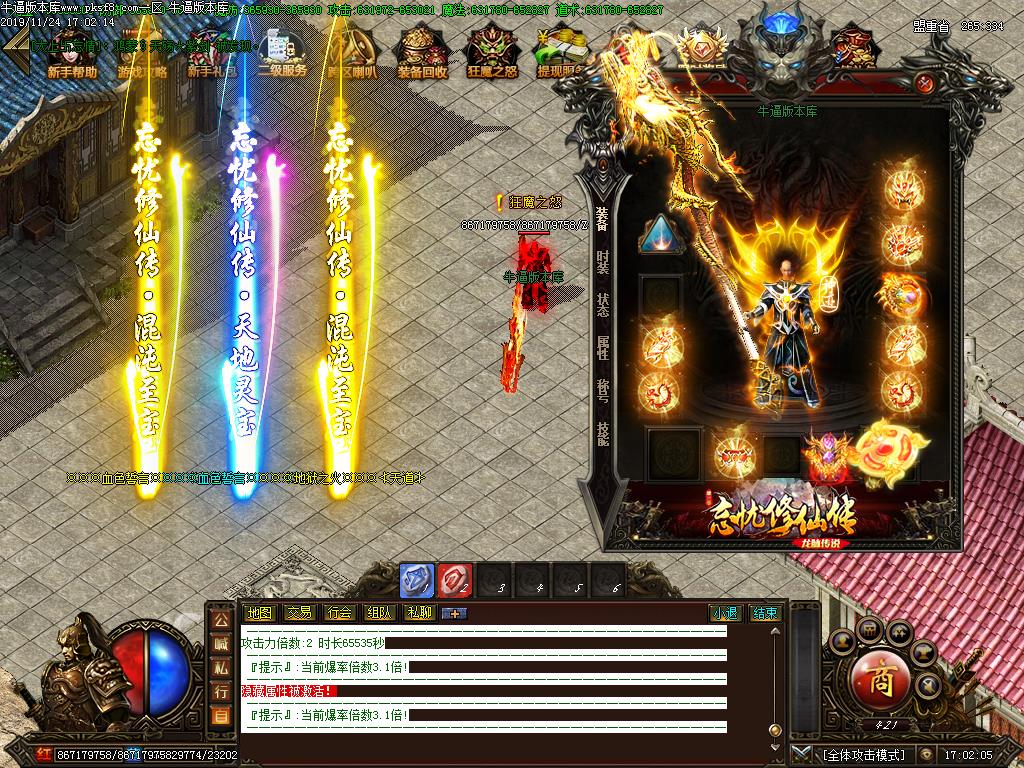This screenshot has width=1024, height=768.
Task: Use the red gem hotbar slot 2
Action: [x=454, y=580]
